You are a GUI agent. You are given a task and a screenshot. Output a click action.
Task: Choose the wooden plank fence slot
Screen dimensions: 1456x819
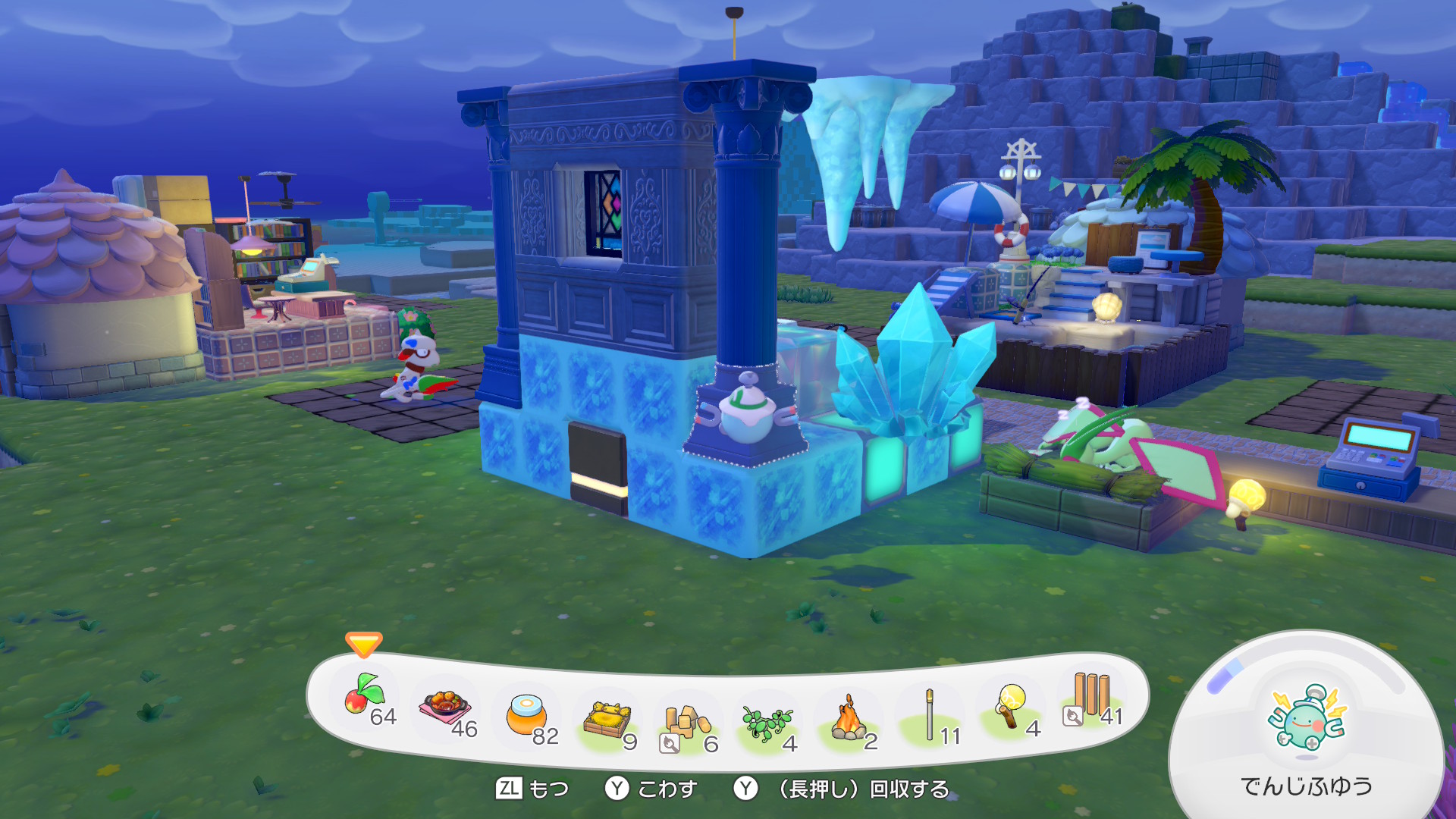click(1090, 698)
